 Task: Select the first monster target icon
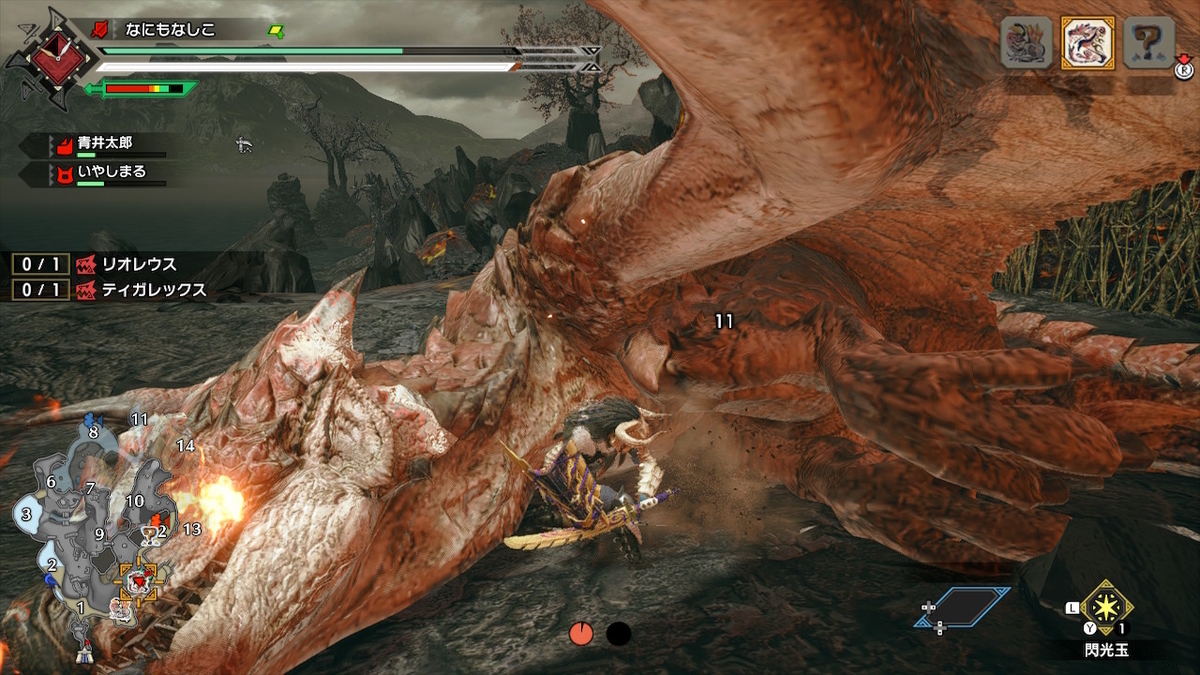pos(1027,44)
